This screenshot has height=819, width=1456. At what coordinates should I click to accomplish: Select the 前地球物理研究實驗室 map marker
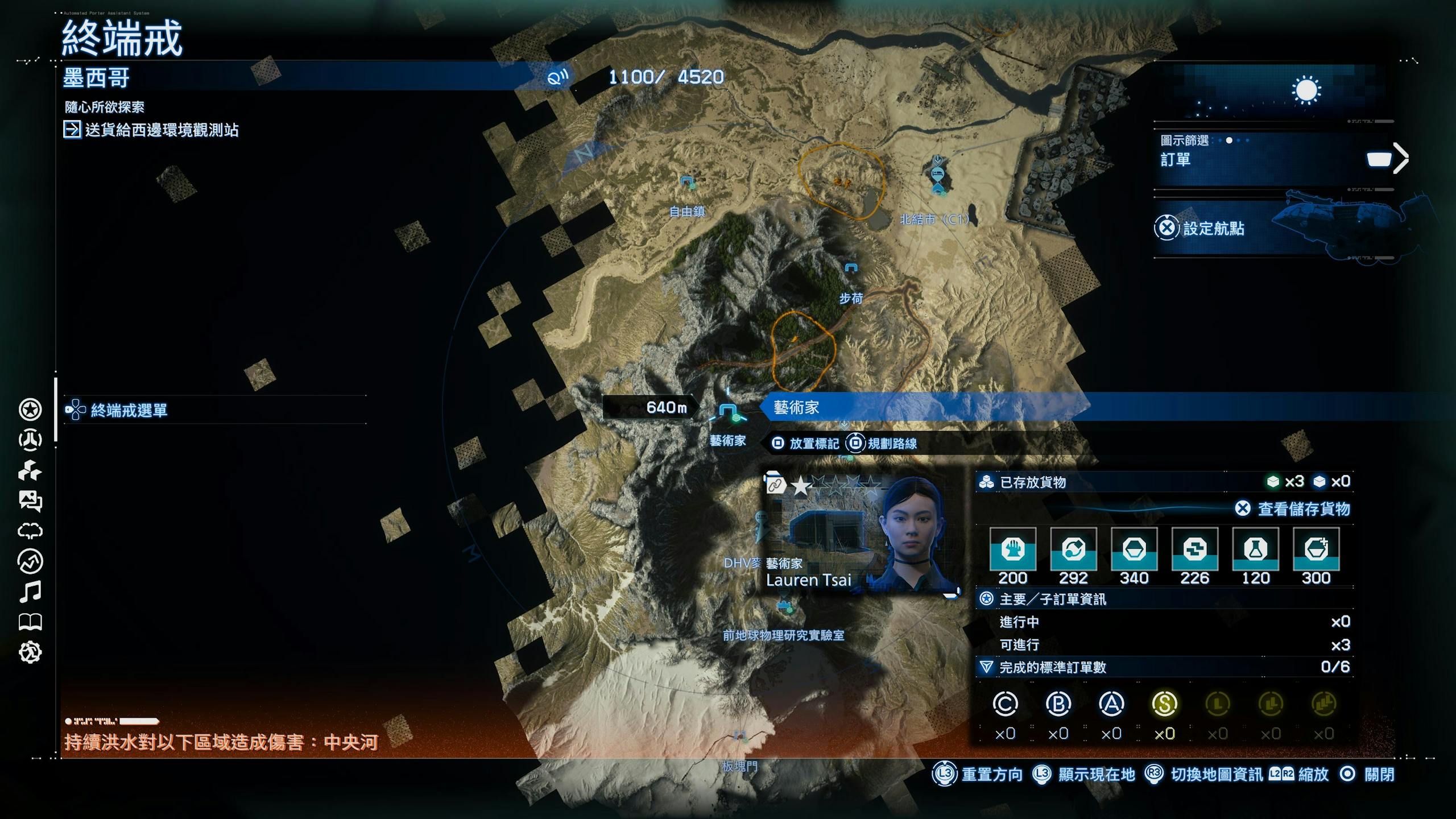tap(786, 607)
